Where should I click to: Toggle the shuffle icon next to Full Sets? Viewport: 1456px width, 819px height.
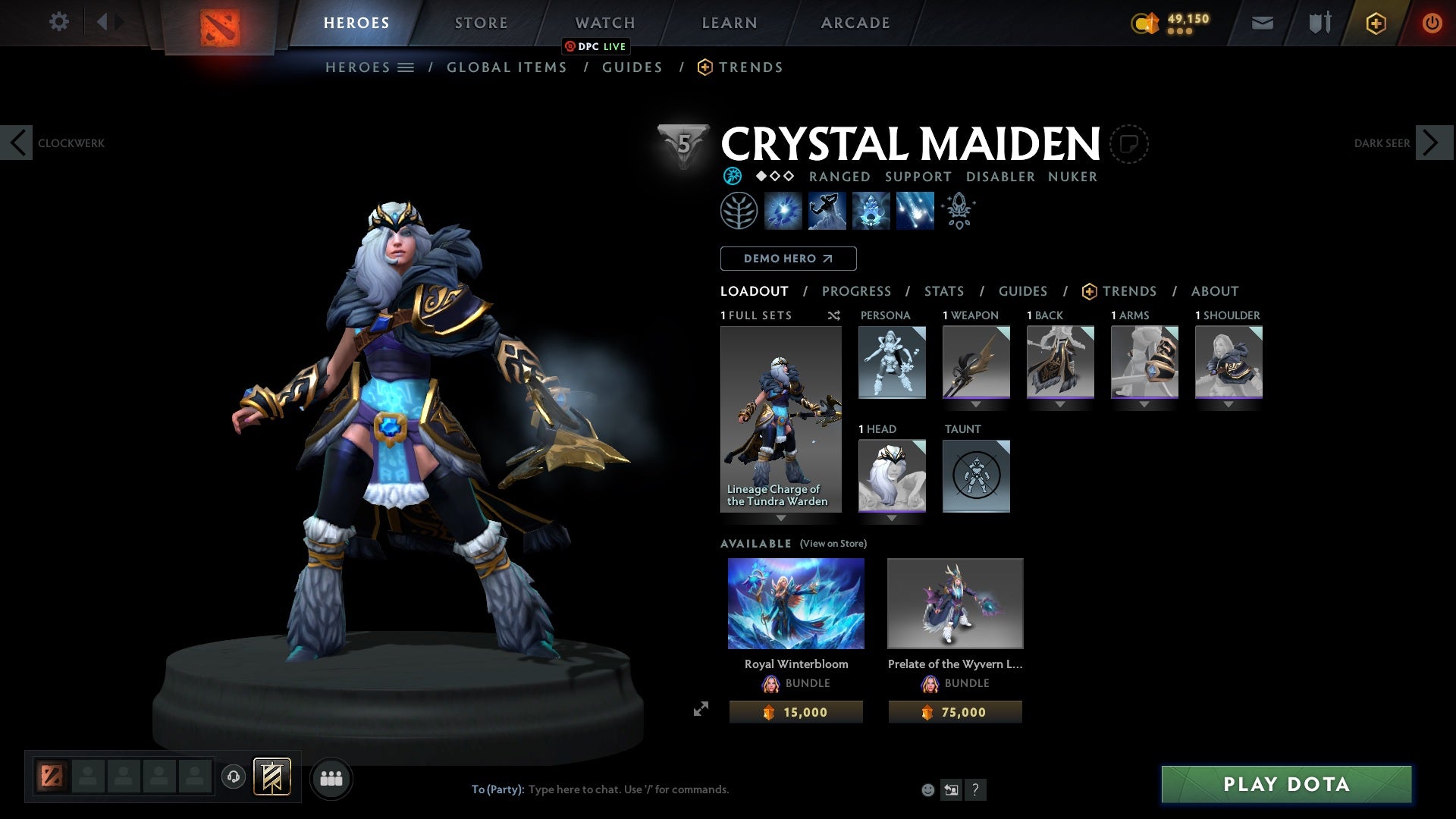tap(833, 315)
